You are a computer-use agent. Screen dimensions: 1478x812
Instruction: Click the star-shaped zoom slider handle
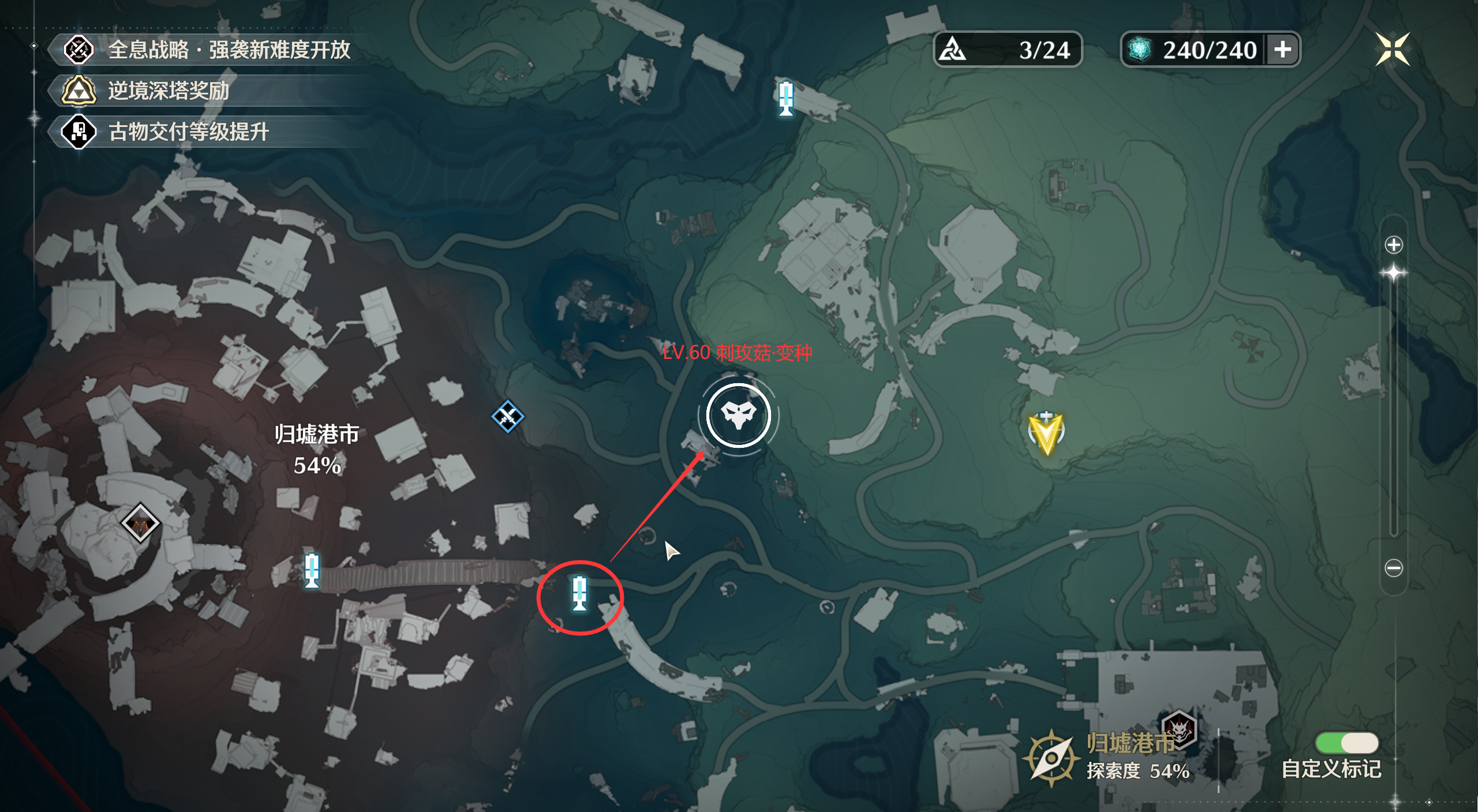[1393, 273]
